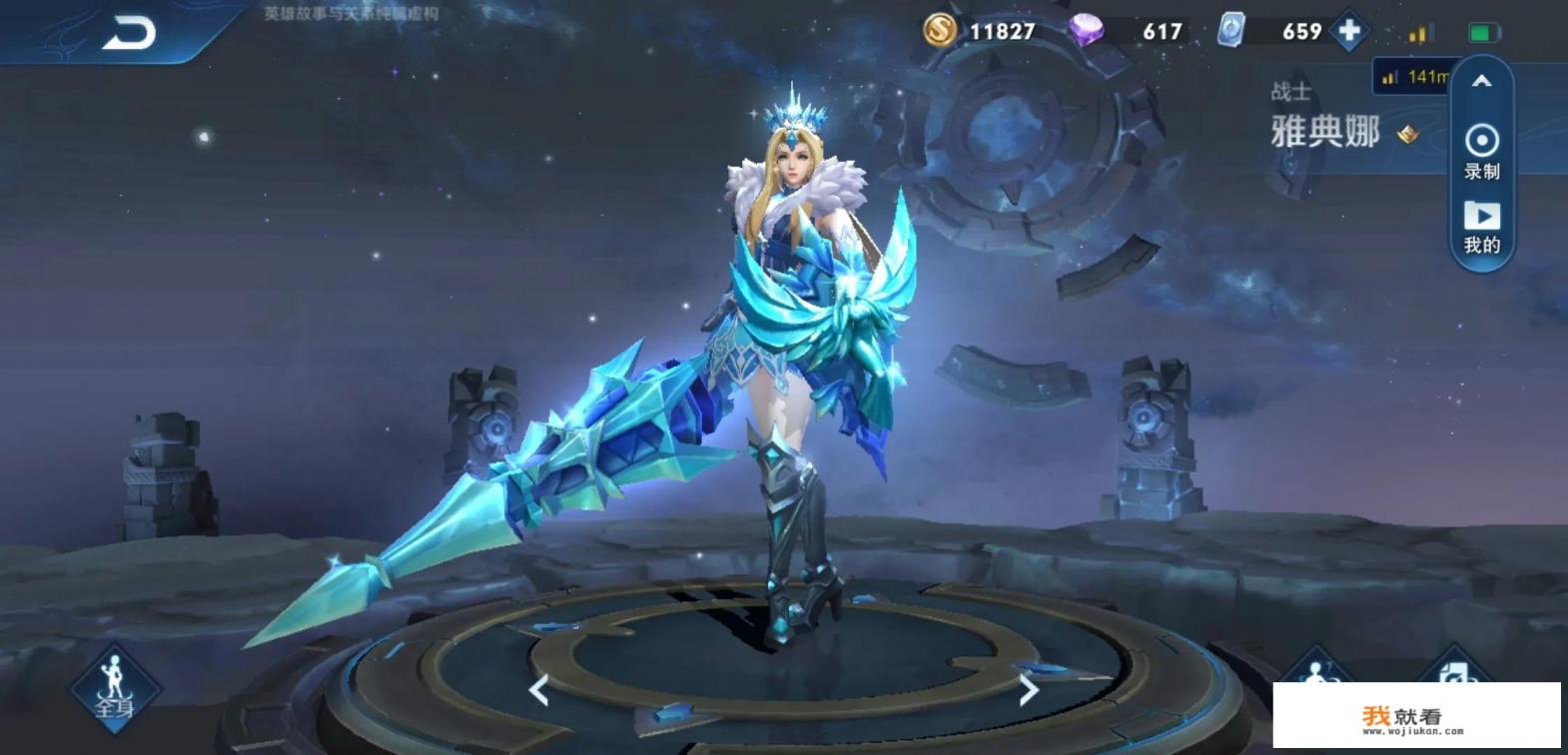Show the previous skin with the left arrow
This screenshot has height=755, width=1568.
[538, 689]
